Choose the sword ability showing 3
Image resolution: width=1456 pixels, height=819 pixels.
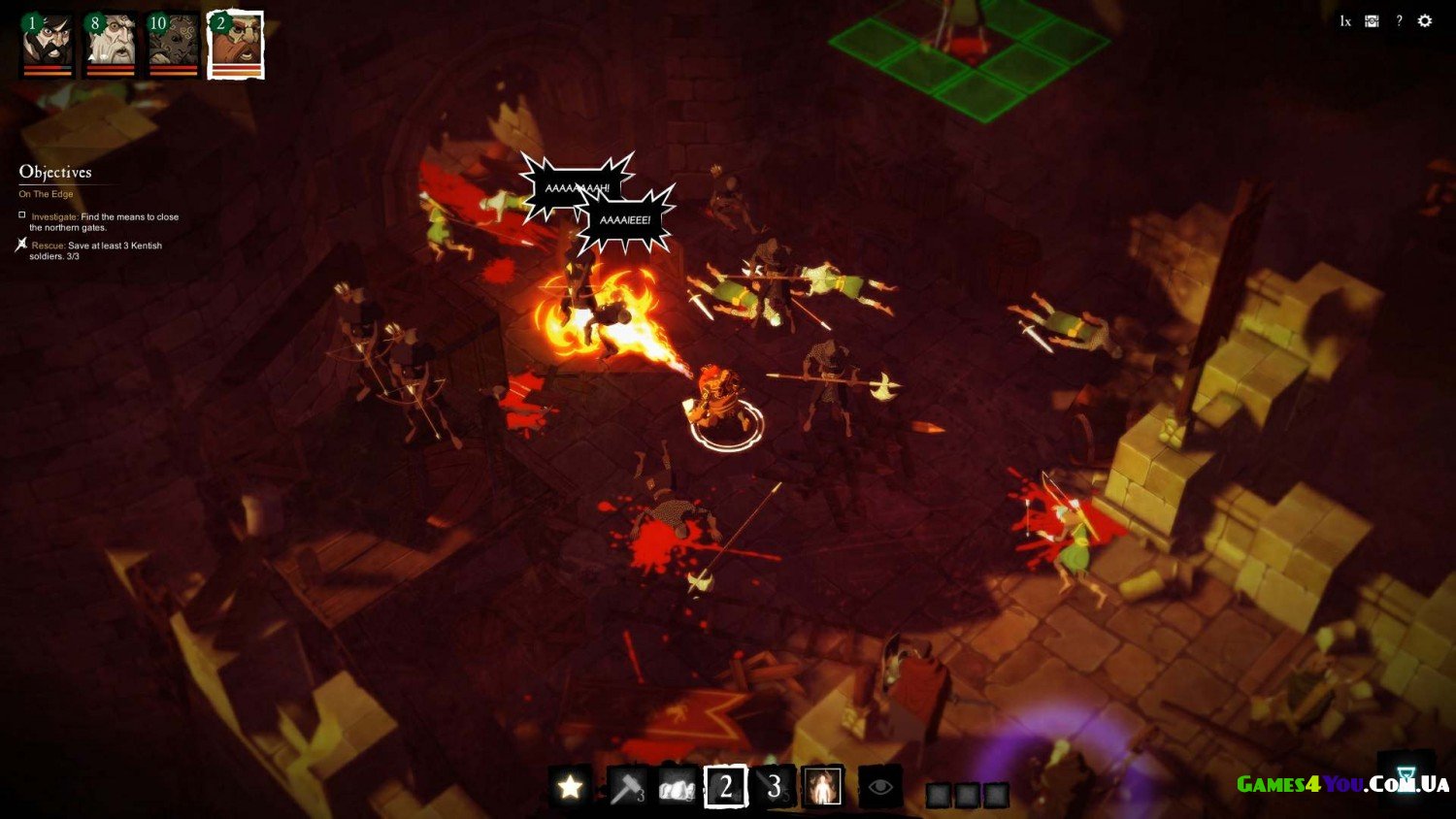click(x=774, y=786)
